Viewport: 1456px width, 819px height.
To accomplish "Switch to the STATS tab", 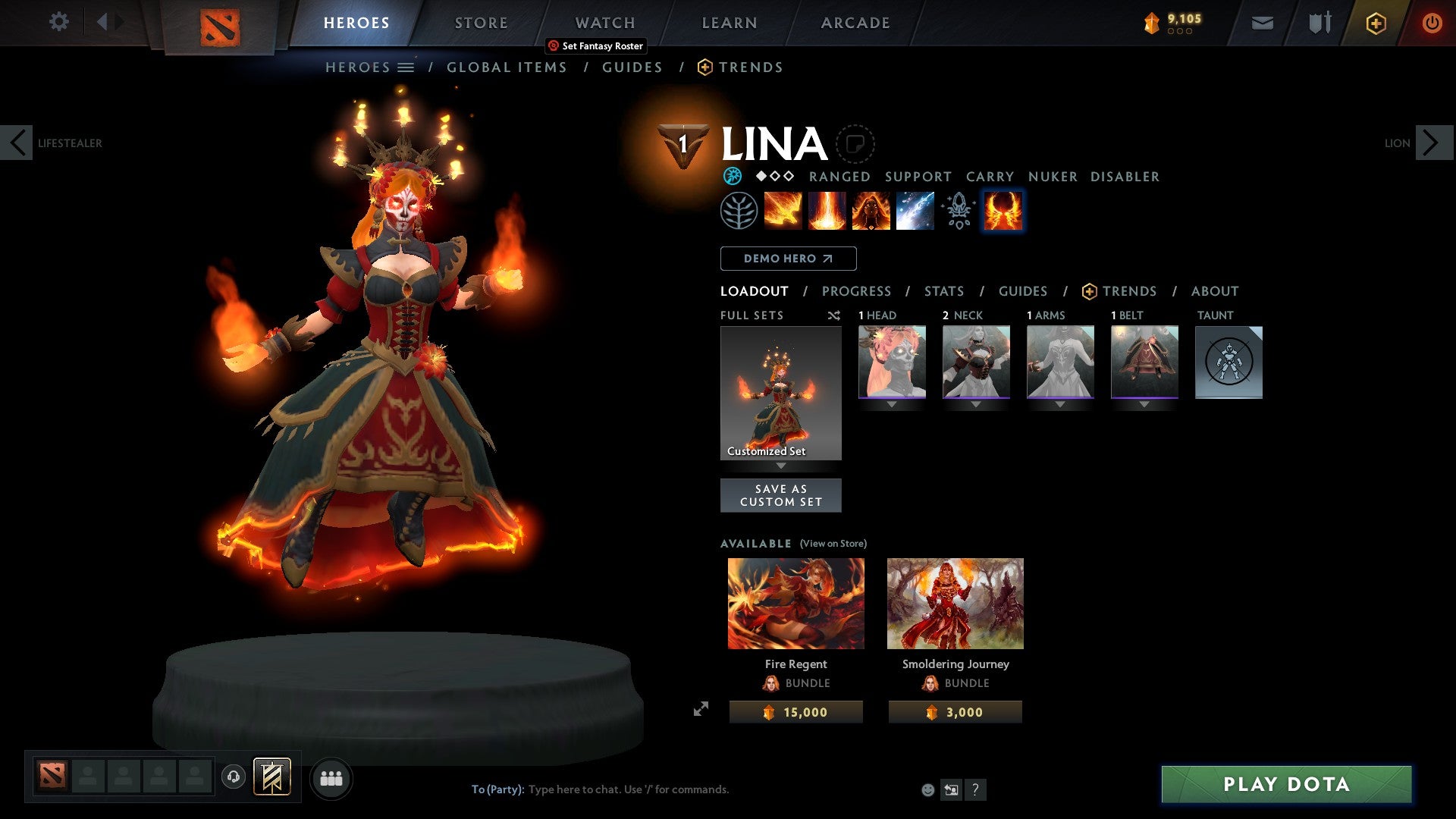I will (944, 291).
